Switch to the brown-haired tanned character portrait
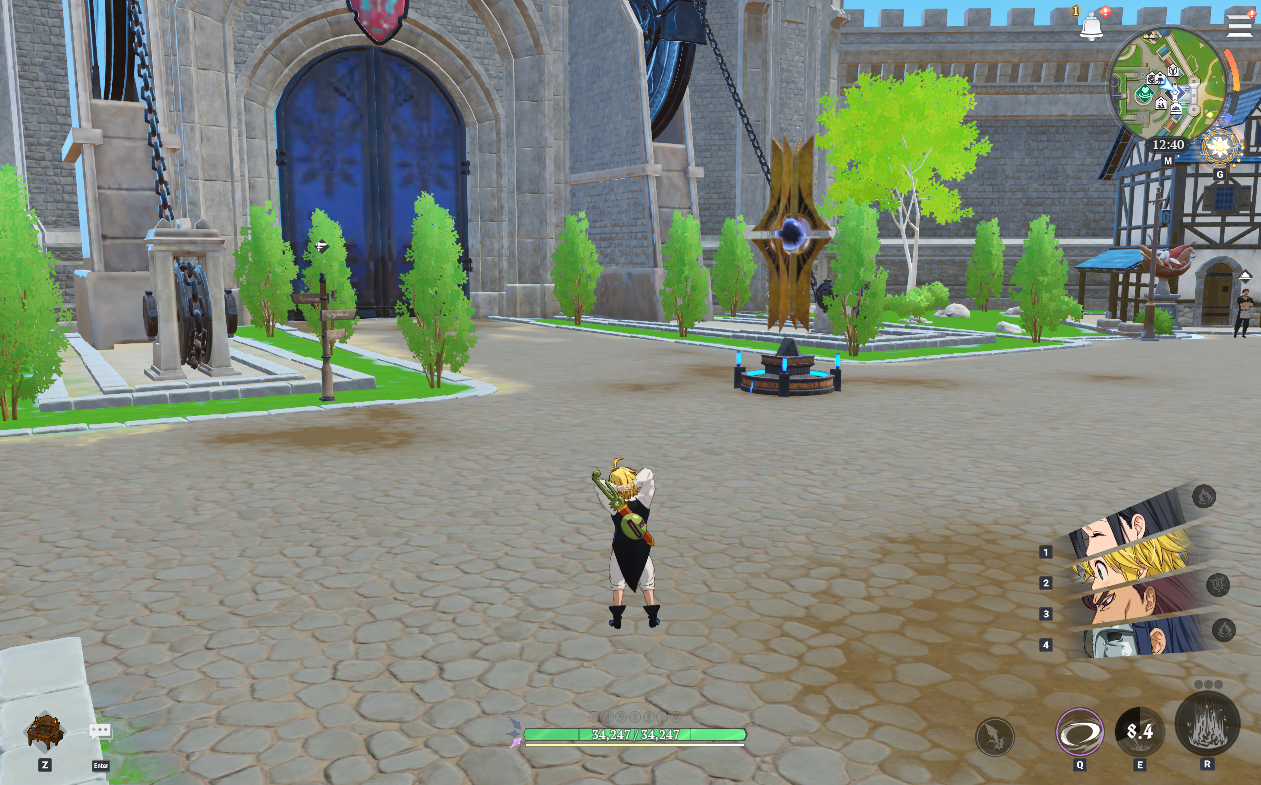The width and height of the screenshot is (1261, 785). [x=1135, y=598]
